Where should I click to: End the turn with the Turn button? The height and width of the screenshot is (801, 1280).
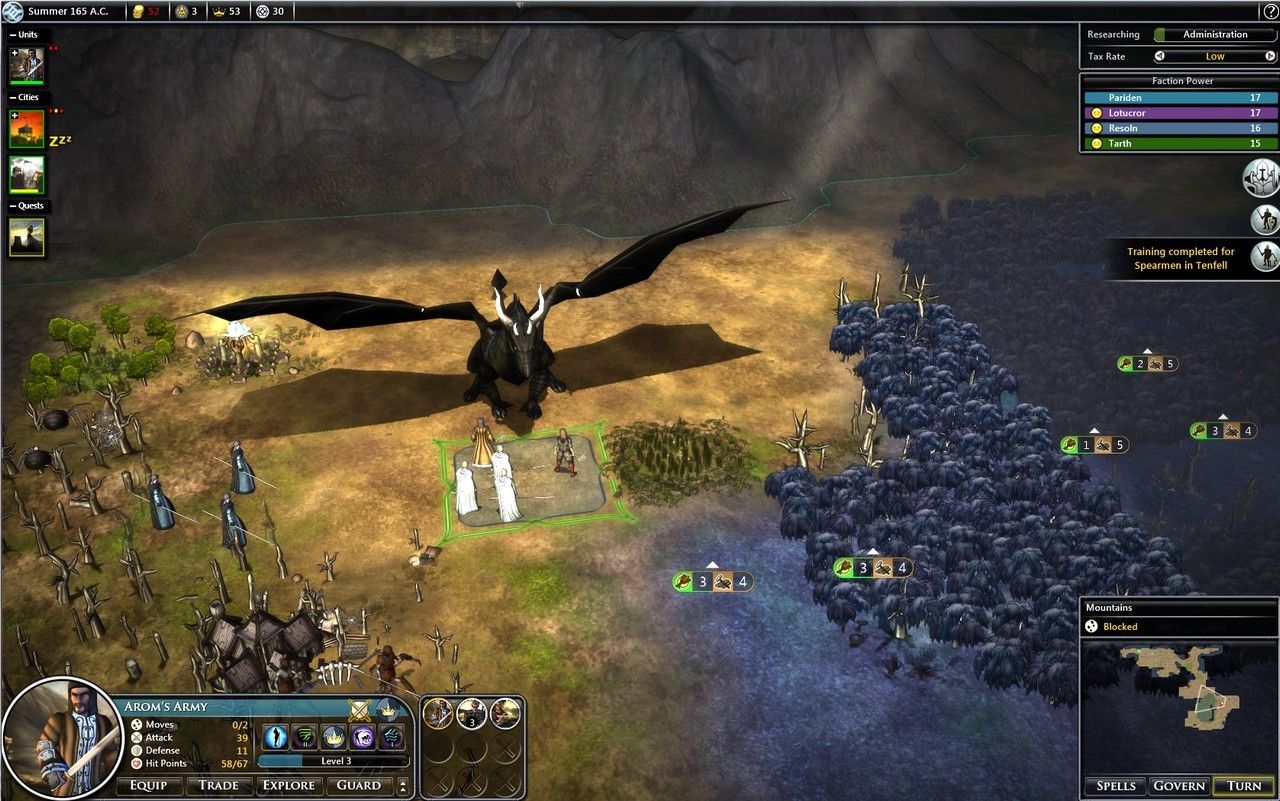click(1244, 786)
